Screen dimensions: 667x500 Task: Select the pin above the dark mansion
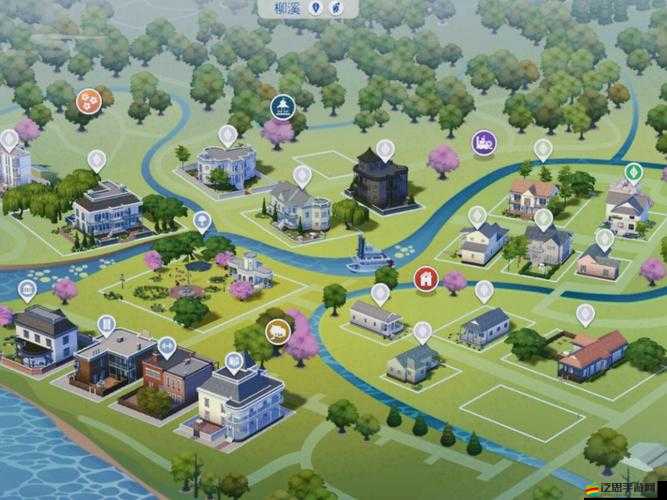tap(384, 150)
